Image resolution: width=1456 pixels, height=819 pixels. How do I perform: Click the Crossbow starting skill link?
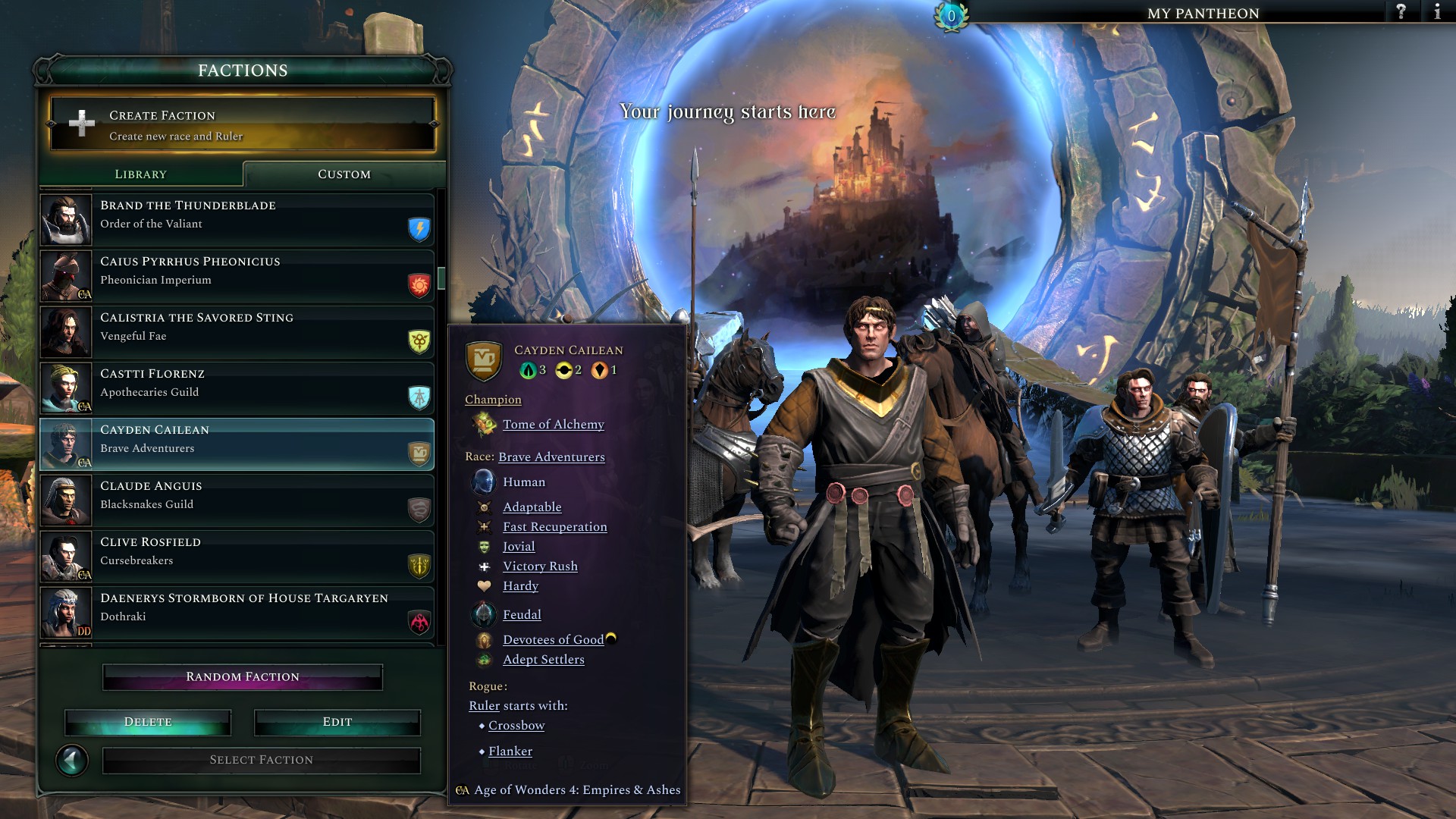point(516,725)
